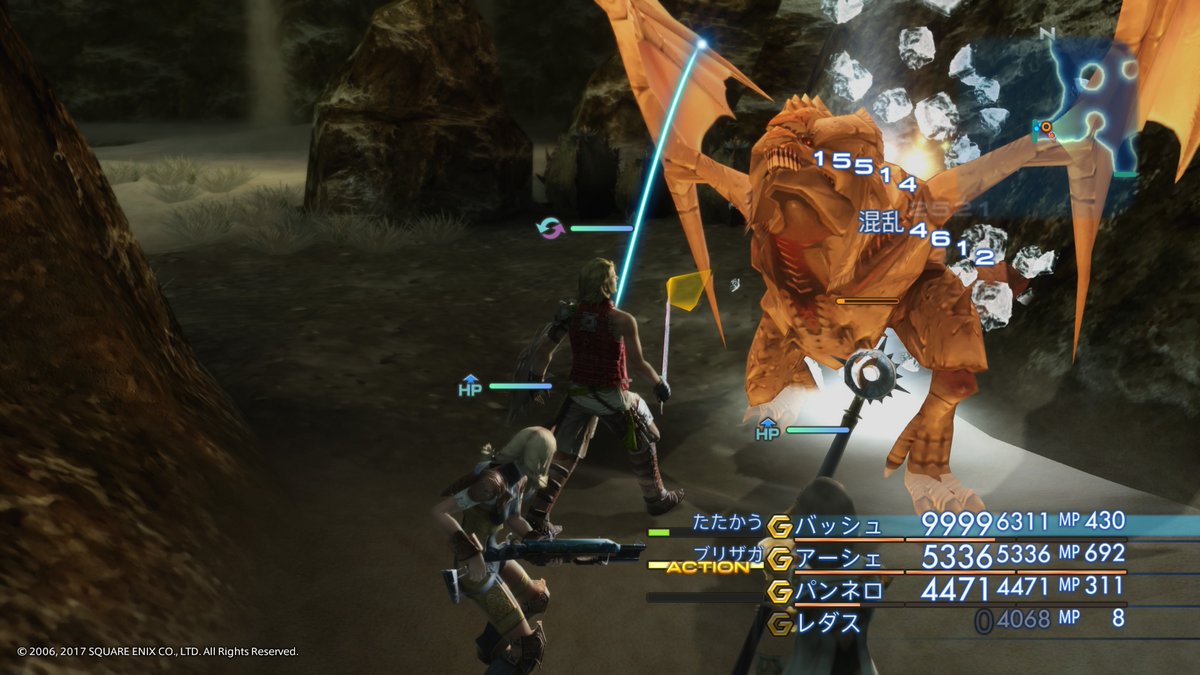Click the gambit icon next to アーシェ
This screenshot has width=1200, height=675.
click(780, 558)
